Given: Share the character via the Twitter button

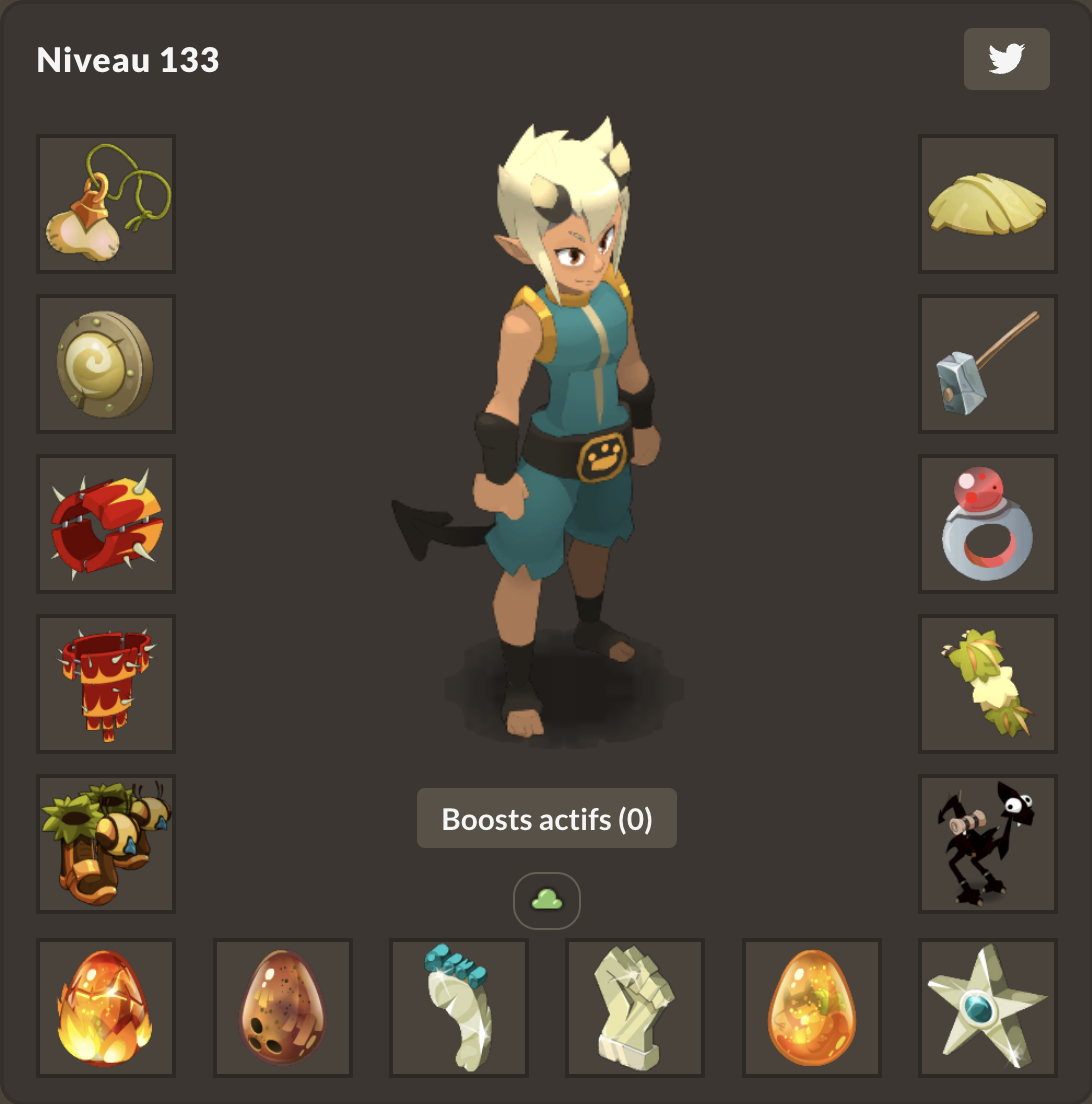Looking at the screenshot, I should click(1006, 59).
